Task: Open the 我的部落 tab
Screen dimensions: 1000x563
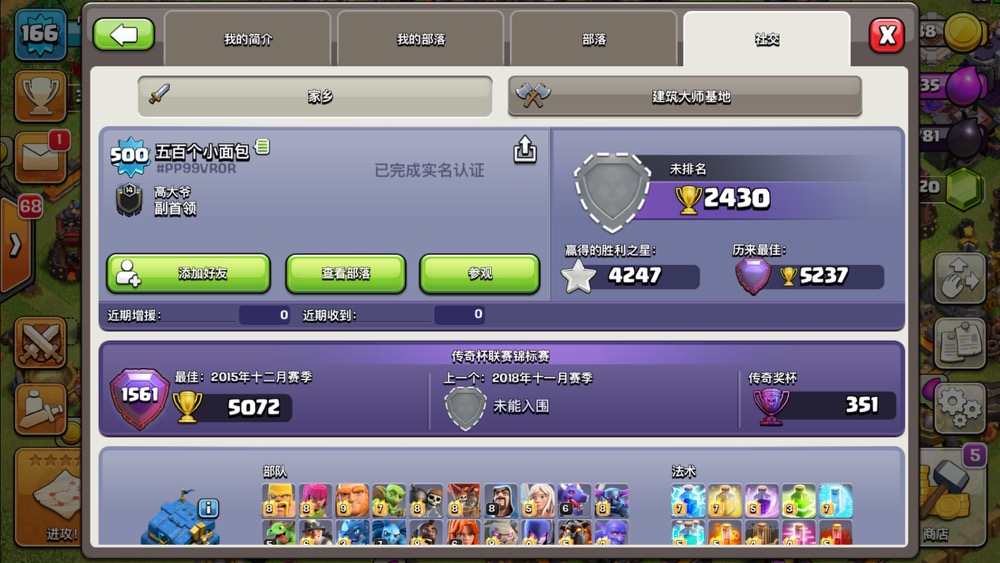Action: 420,40
